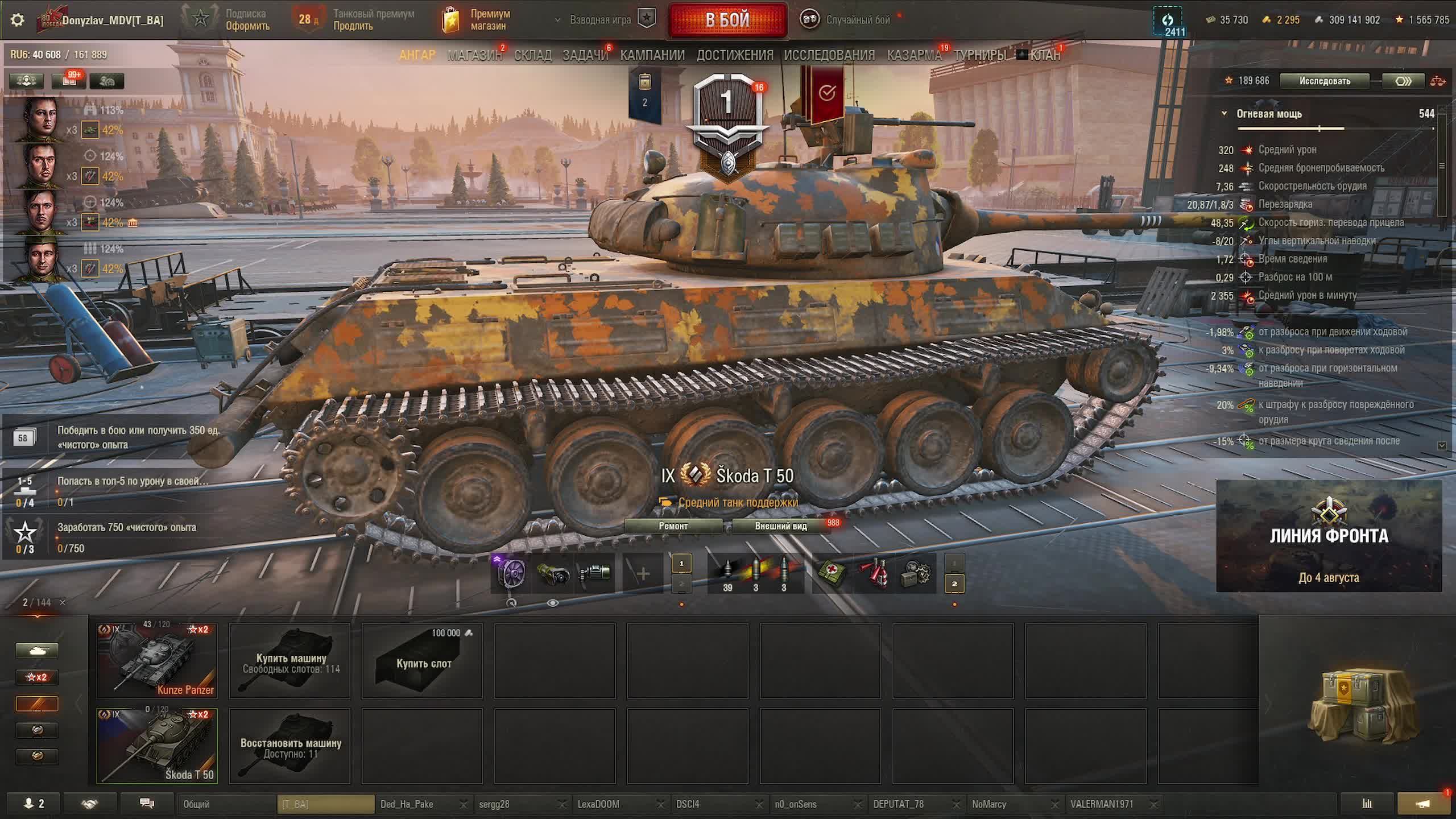
Task: Click the Исследовать research button
Action: [x=1324, y=81]
